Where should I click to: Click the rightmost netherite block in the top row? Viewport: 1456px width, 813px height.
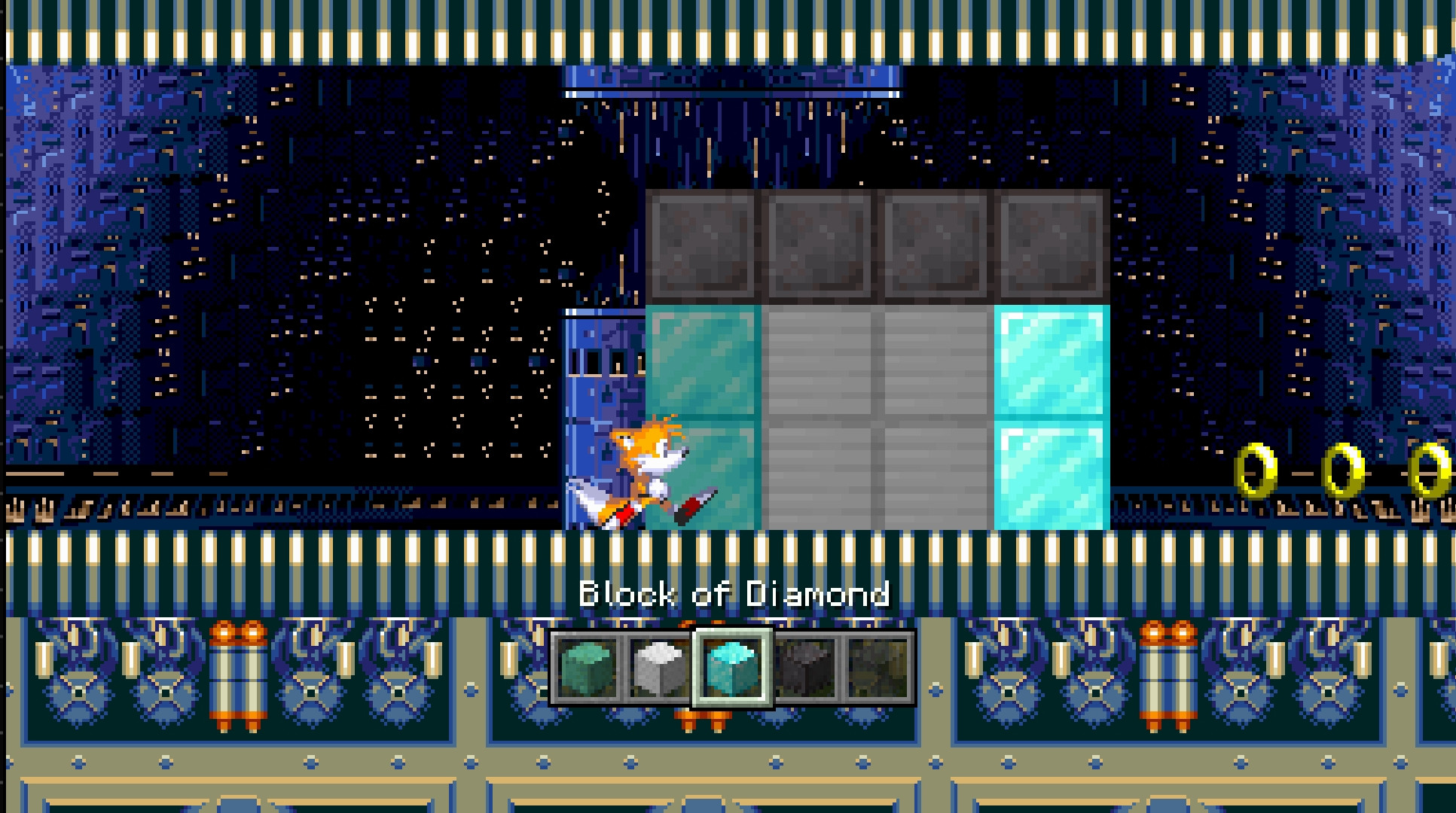(1051, 245)
